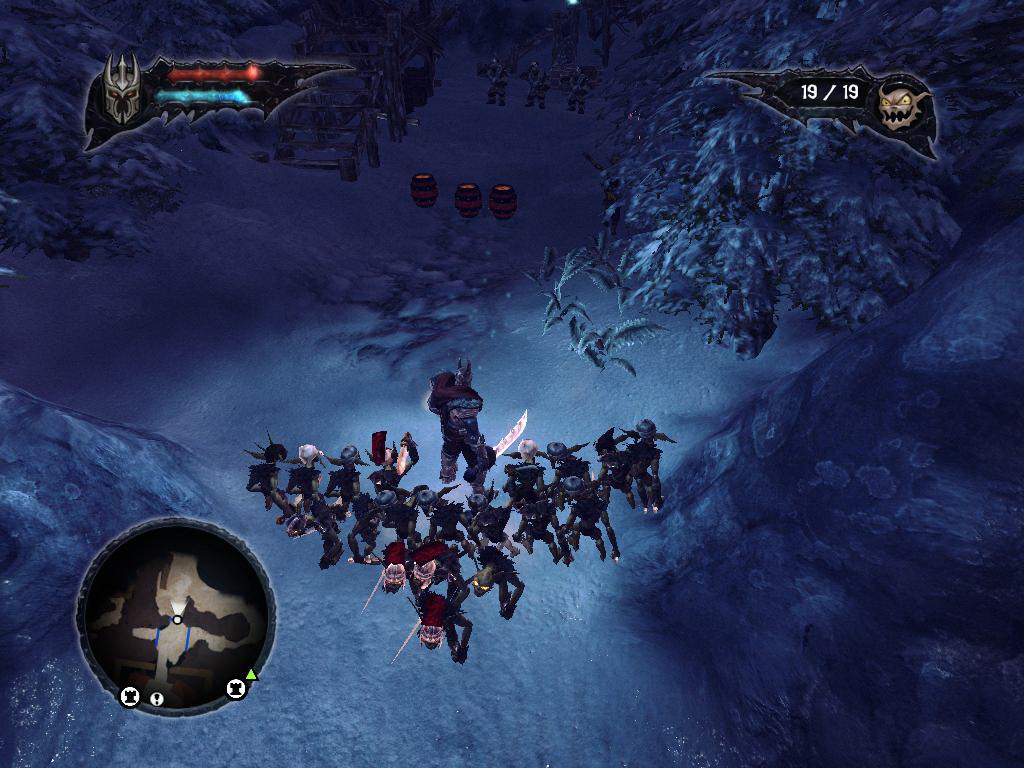This screenshot has width=1024, height=768.
Task: Select the tower marker beside the green triangle
Action: coord(236,689)
